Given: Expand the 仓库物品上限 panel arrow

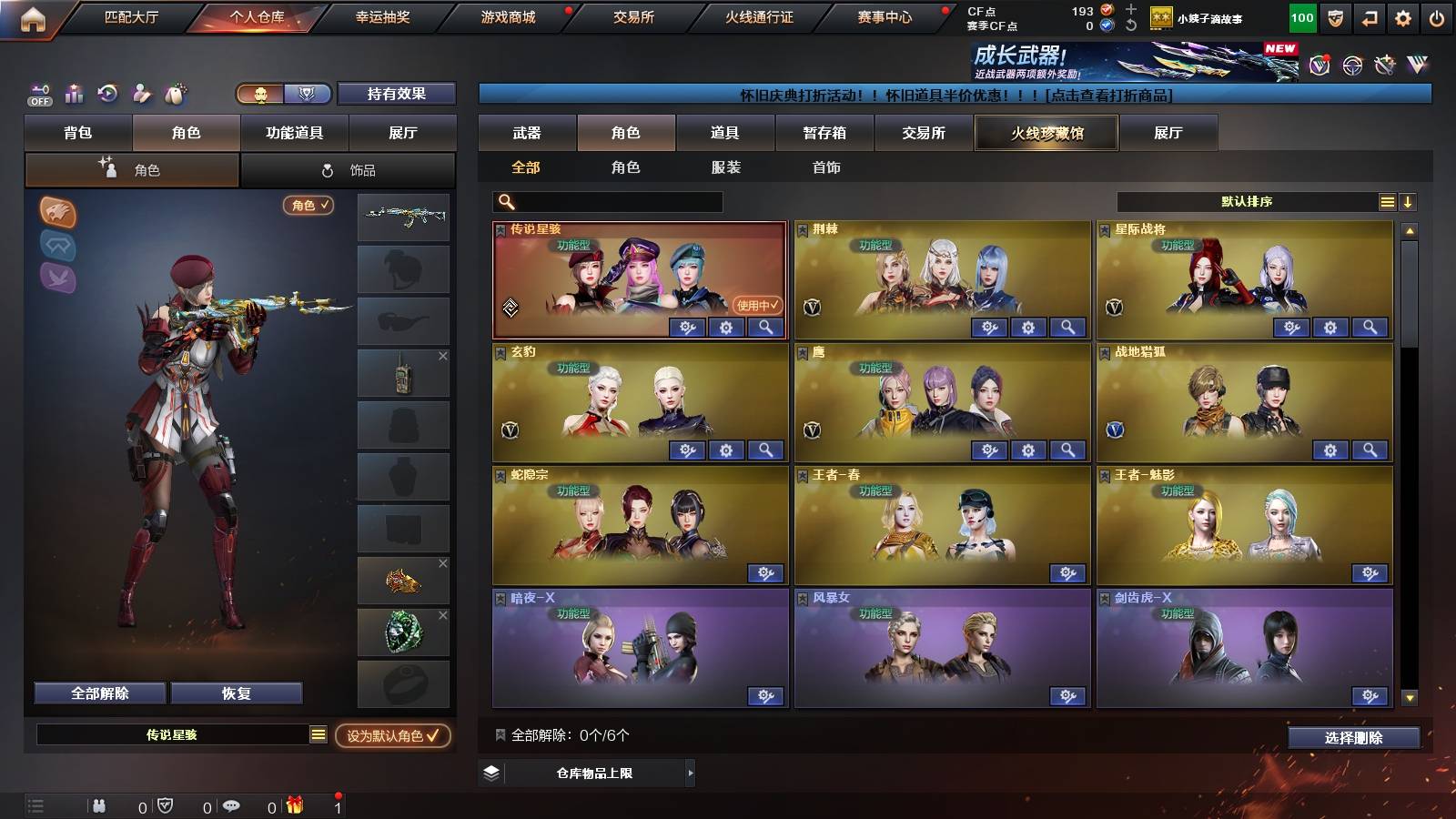Looking at the screenshot, I should click(691, 774).
